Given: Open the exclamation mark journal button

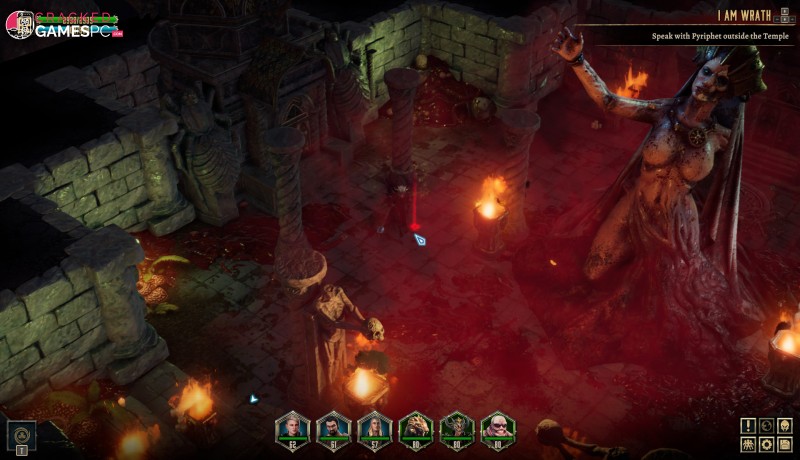Looking at the screenshot, I should click(749, 425).
